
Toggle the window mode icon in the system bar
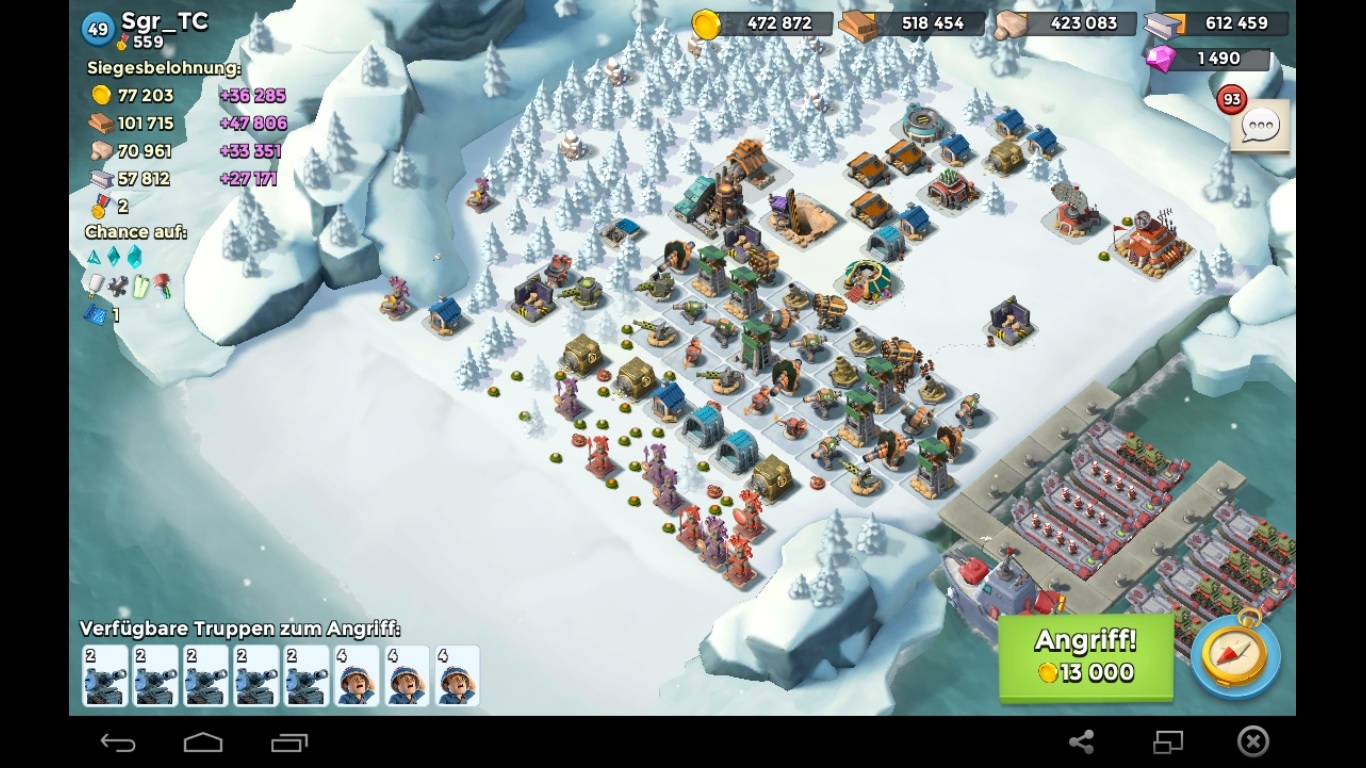pyautogui.click(x=1168, y=741)
